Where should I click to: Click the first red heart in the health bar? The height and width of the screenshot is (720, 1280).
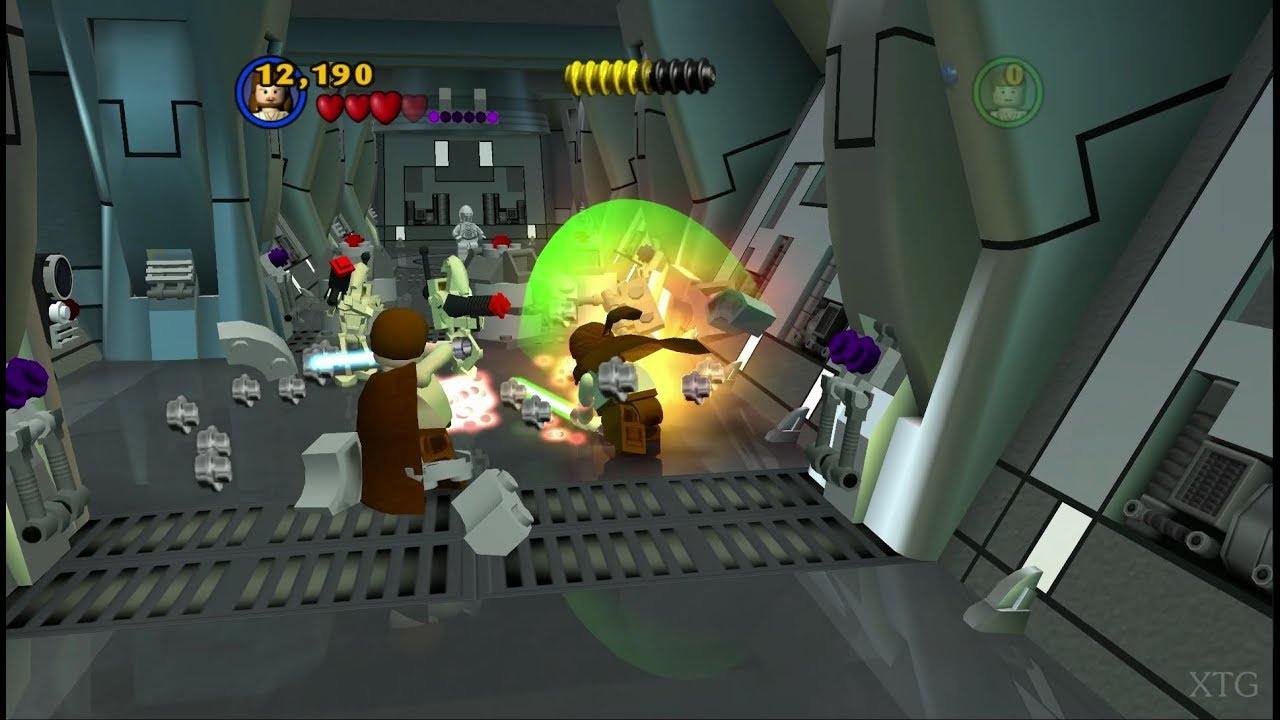point(331,107)
